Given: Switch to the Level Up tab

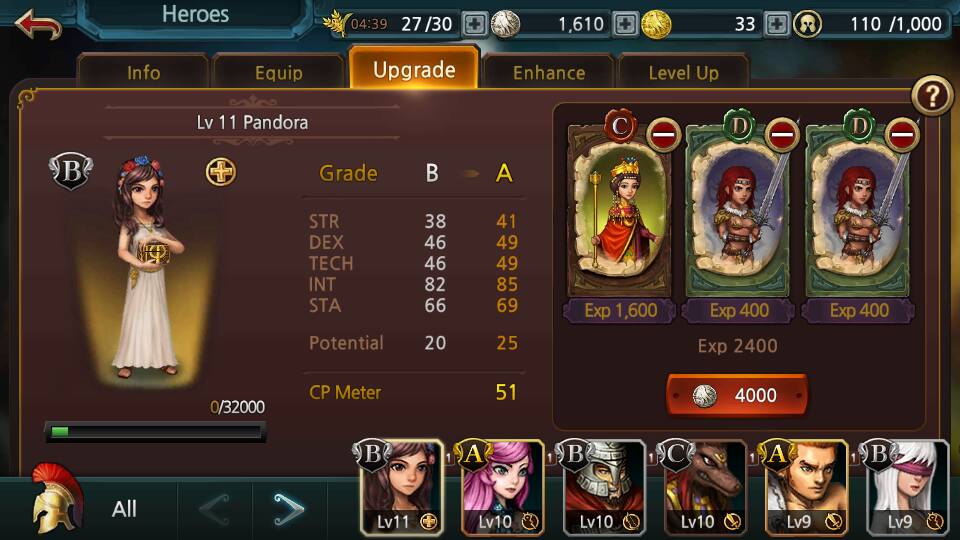Looking at the screenshot, I should click(x=683, y=72).
